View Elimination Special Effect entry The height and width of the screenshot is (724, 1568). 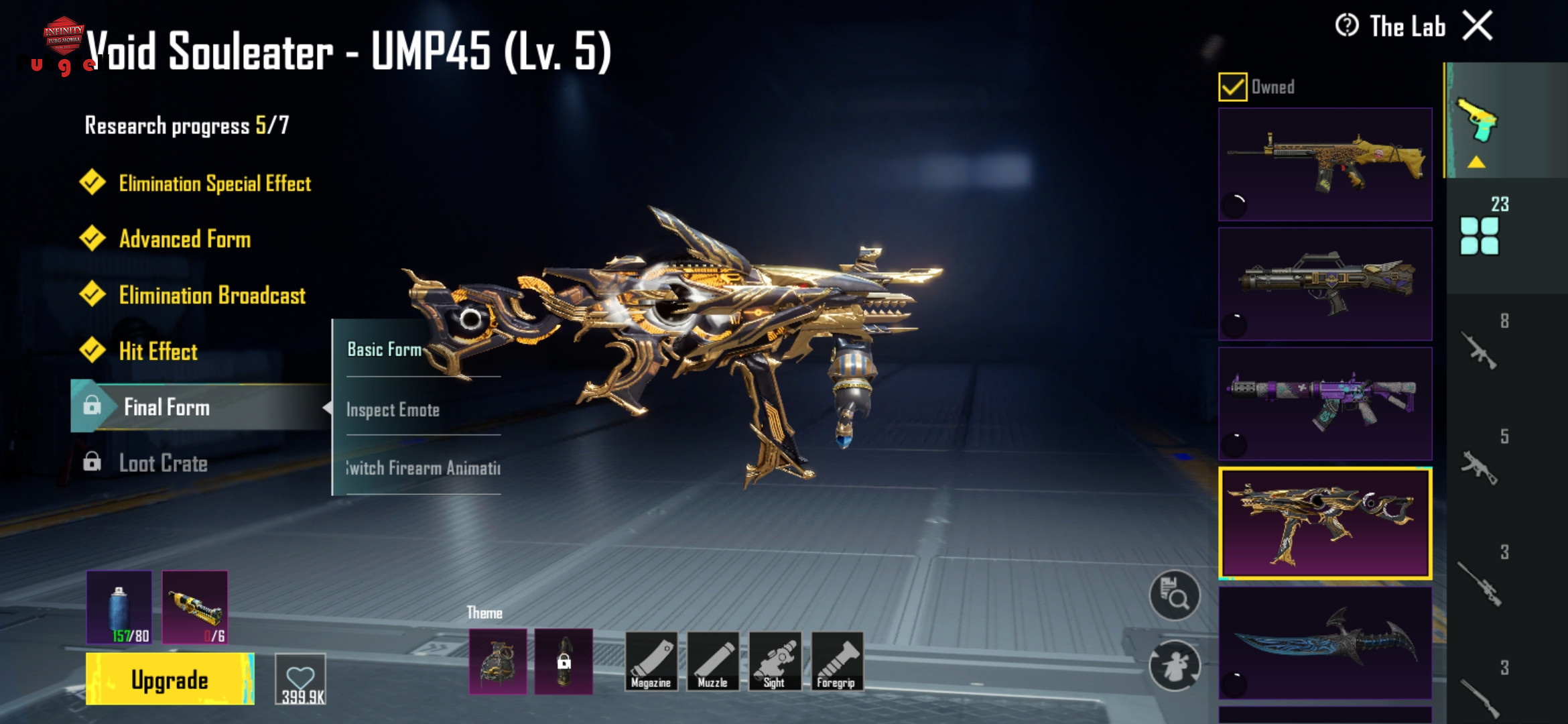pyautogui.click(x=214, y=184)
